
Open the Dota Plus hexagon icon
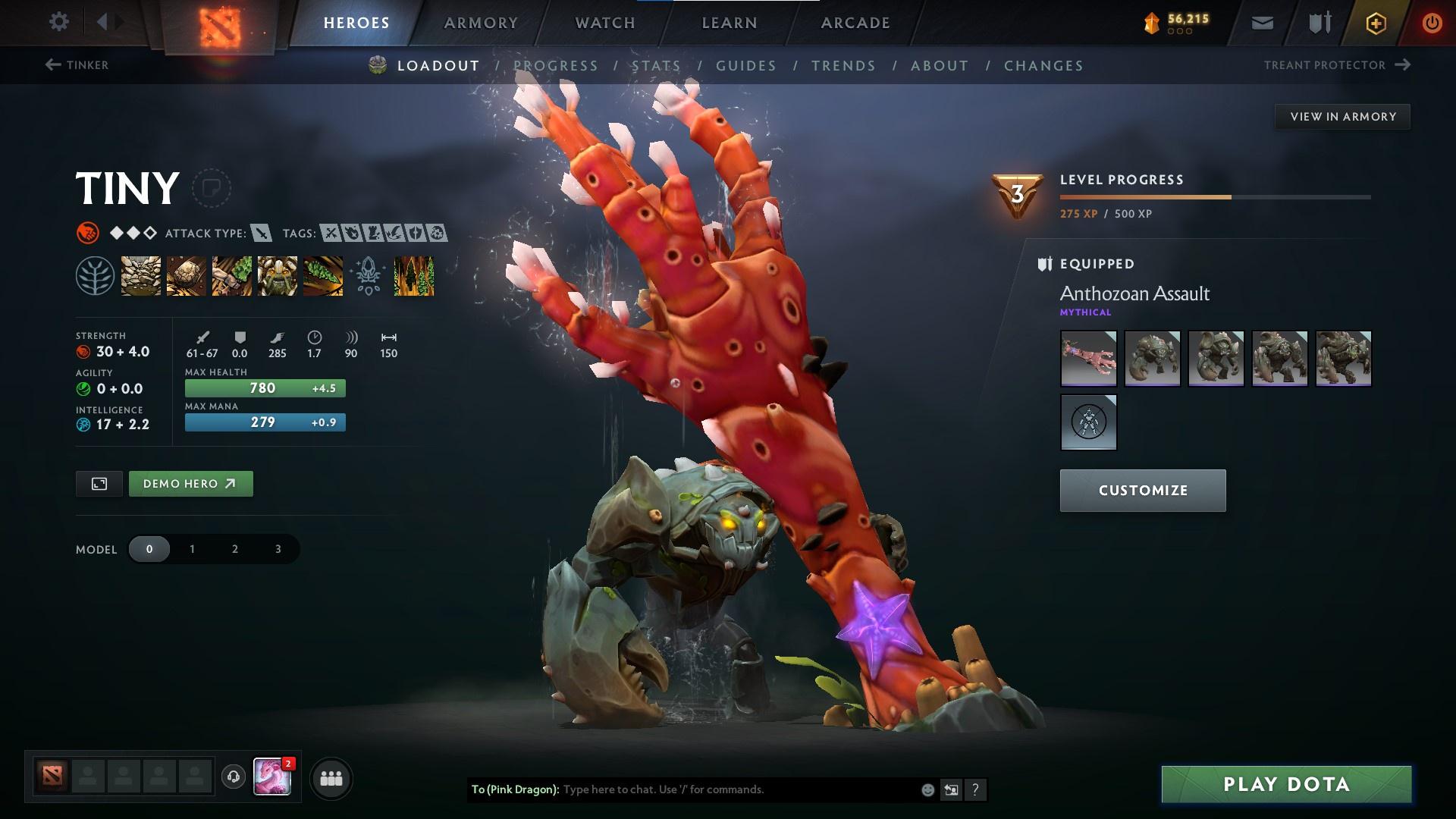pos(1376,22)
